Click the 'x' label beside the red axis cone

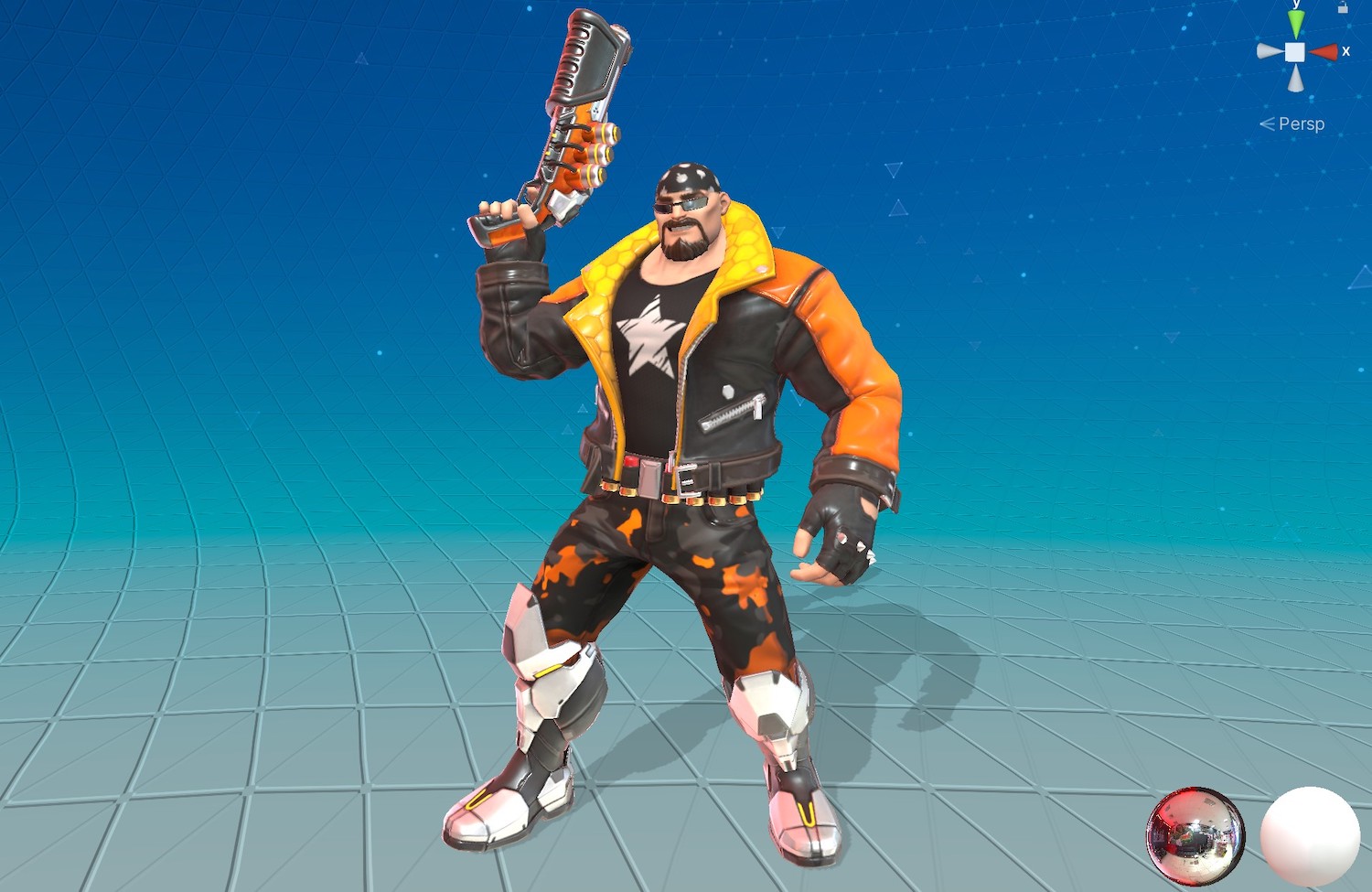[1345, 51]
